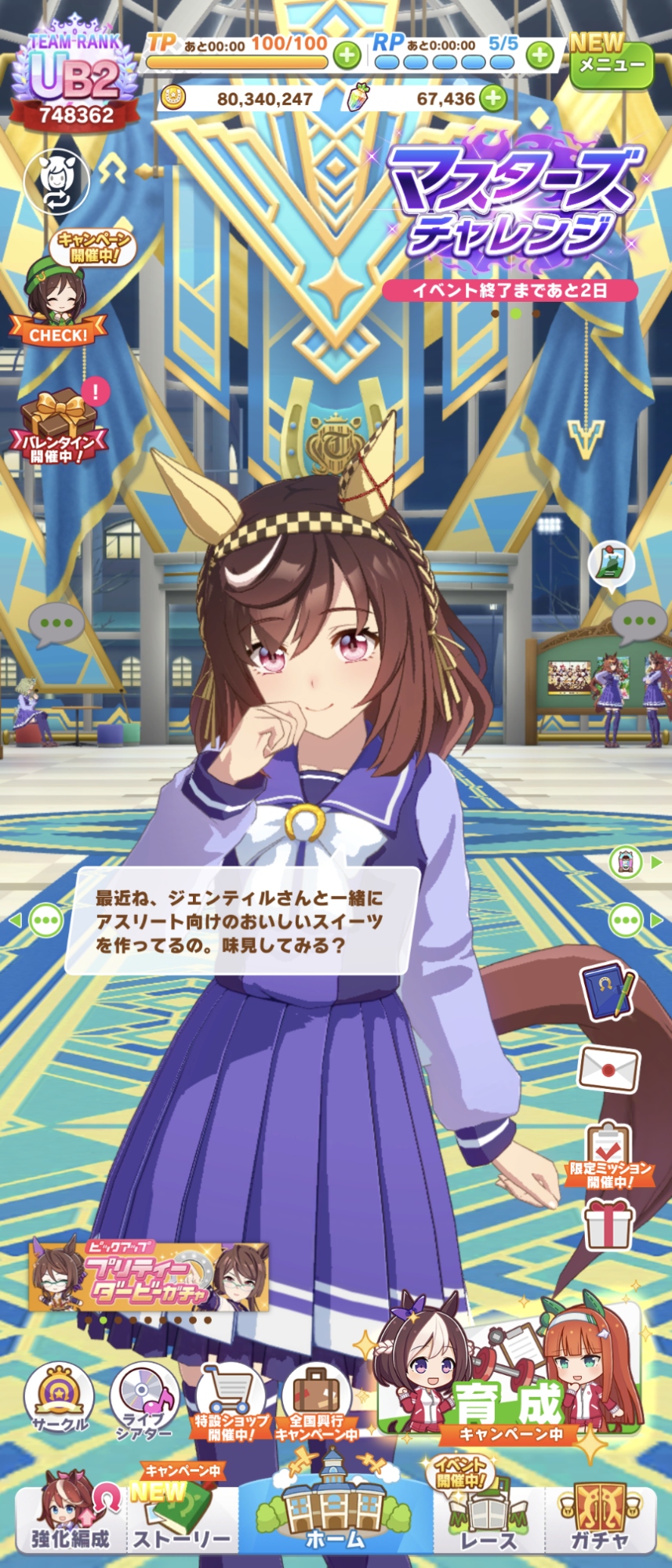Open the プリティーダービーガチャ pickup banner
The width and height of the screenshot is (672, 1568).
click(x=149, y=1276)
